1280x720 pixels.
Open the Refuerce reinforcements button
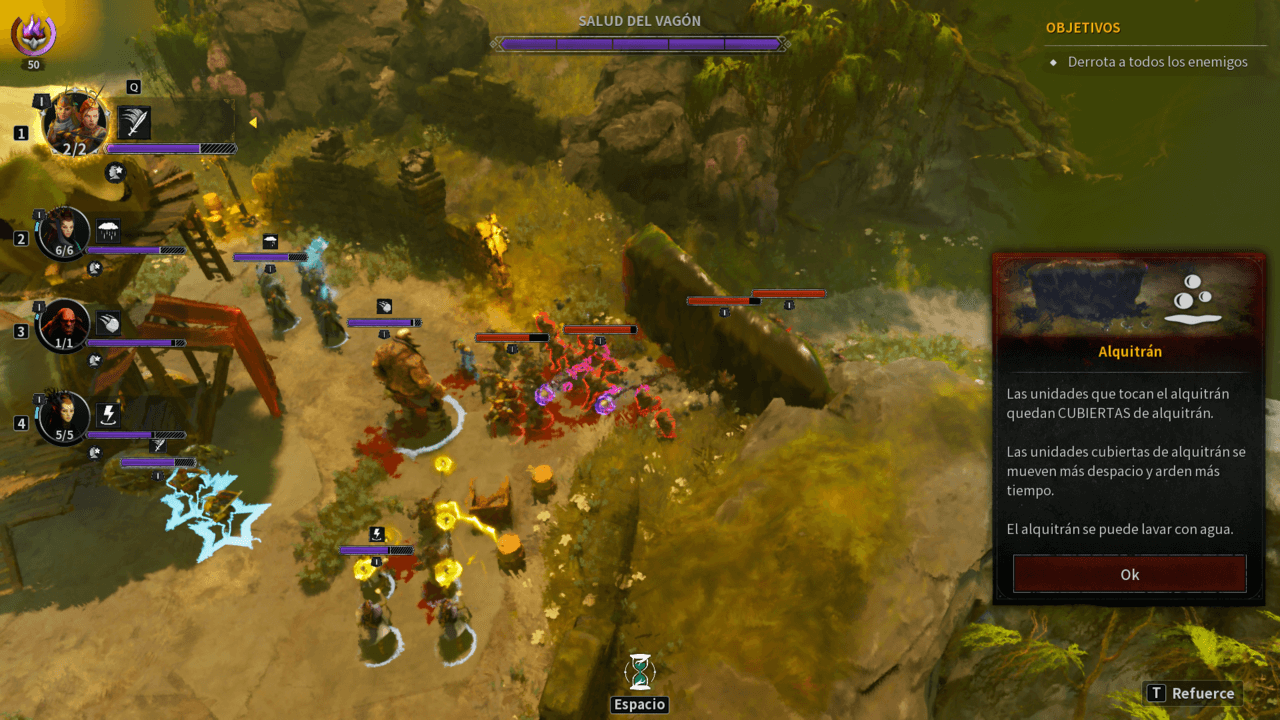pos(1192,693)
